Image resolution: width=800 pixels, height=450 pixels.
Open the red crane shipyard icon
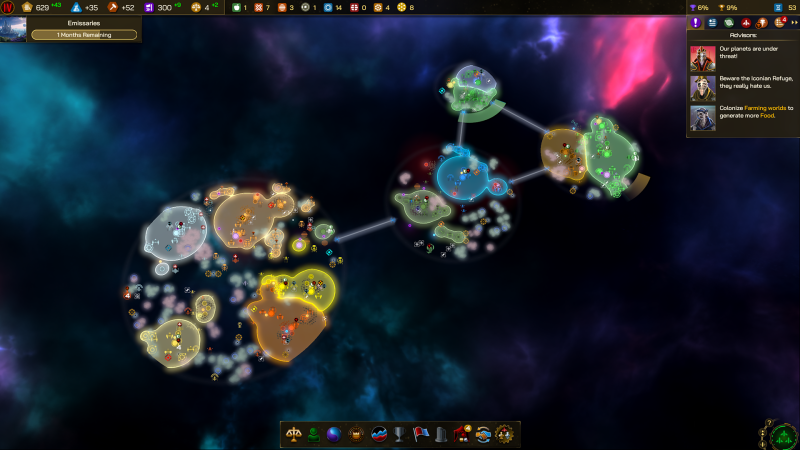pyautogui.click(x=462, y=434)
